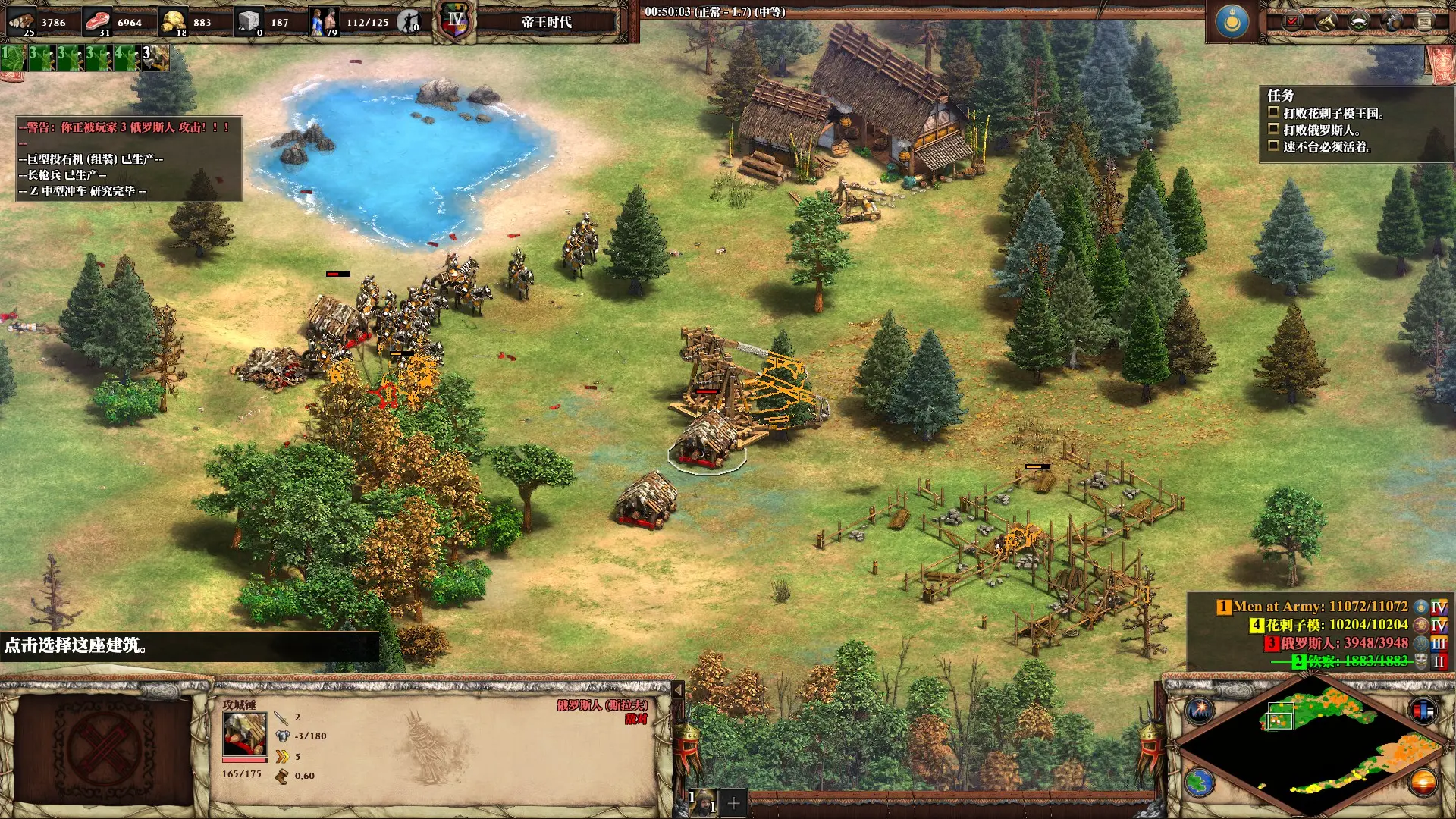Select the hero group 1 portrait
This screenshot has height=819, width=1456.
click(x=704, y=802)
